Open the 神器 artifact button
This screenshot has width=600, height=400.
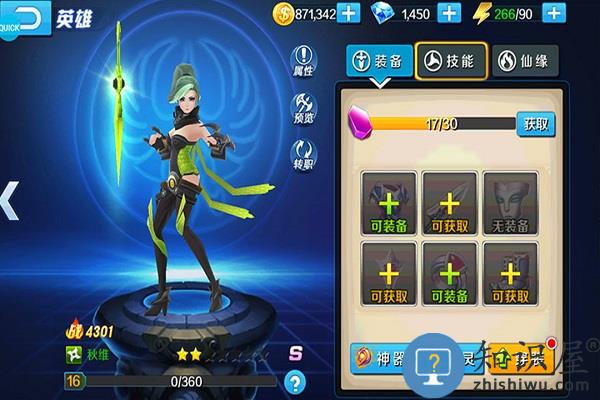(x=377, y=356)
